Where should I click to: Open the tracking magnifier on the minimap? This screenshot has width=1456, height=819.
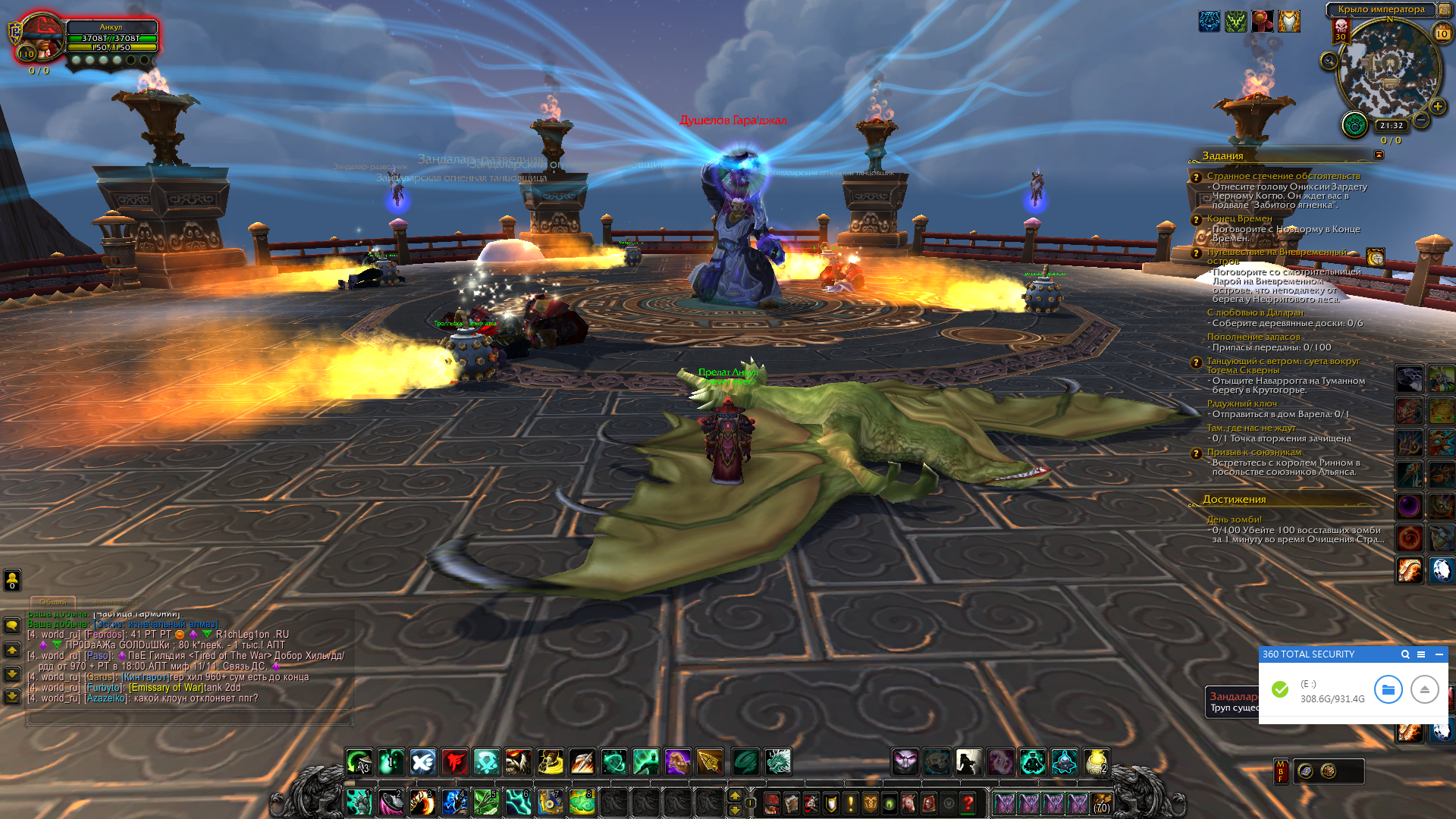coord(1329,61)
